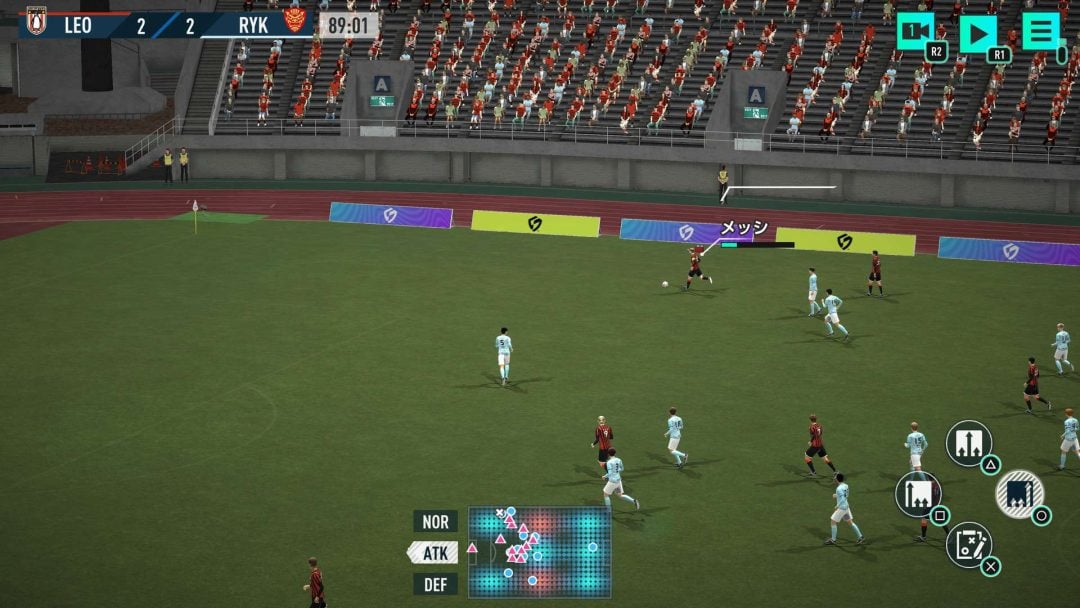The width and height of the screenshot is (1080, 608).
Task: Click the pitch radar minimap
Action: coord(539,552)
